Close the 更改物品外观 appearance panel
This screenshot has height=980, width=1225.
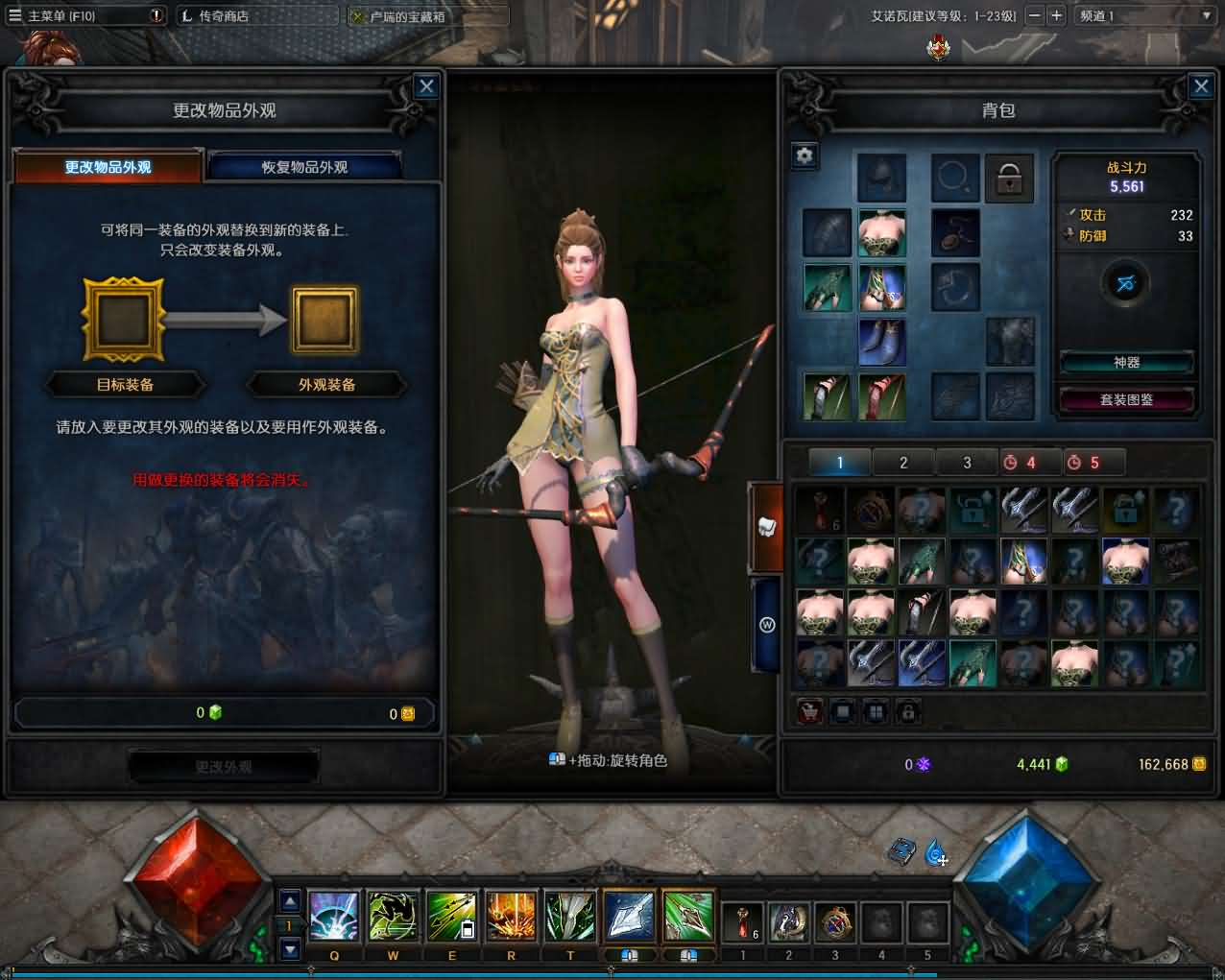point(426,86)
